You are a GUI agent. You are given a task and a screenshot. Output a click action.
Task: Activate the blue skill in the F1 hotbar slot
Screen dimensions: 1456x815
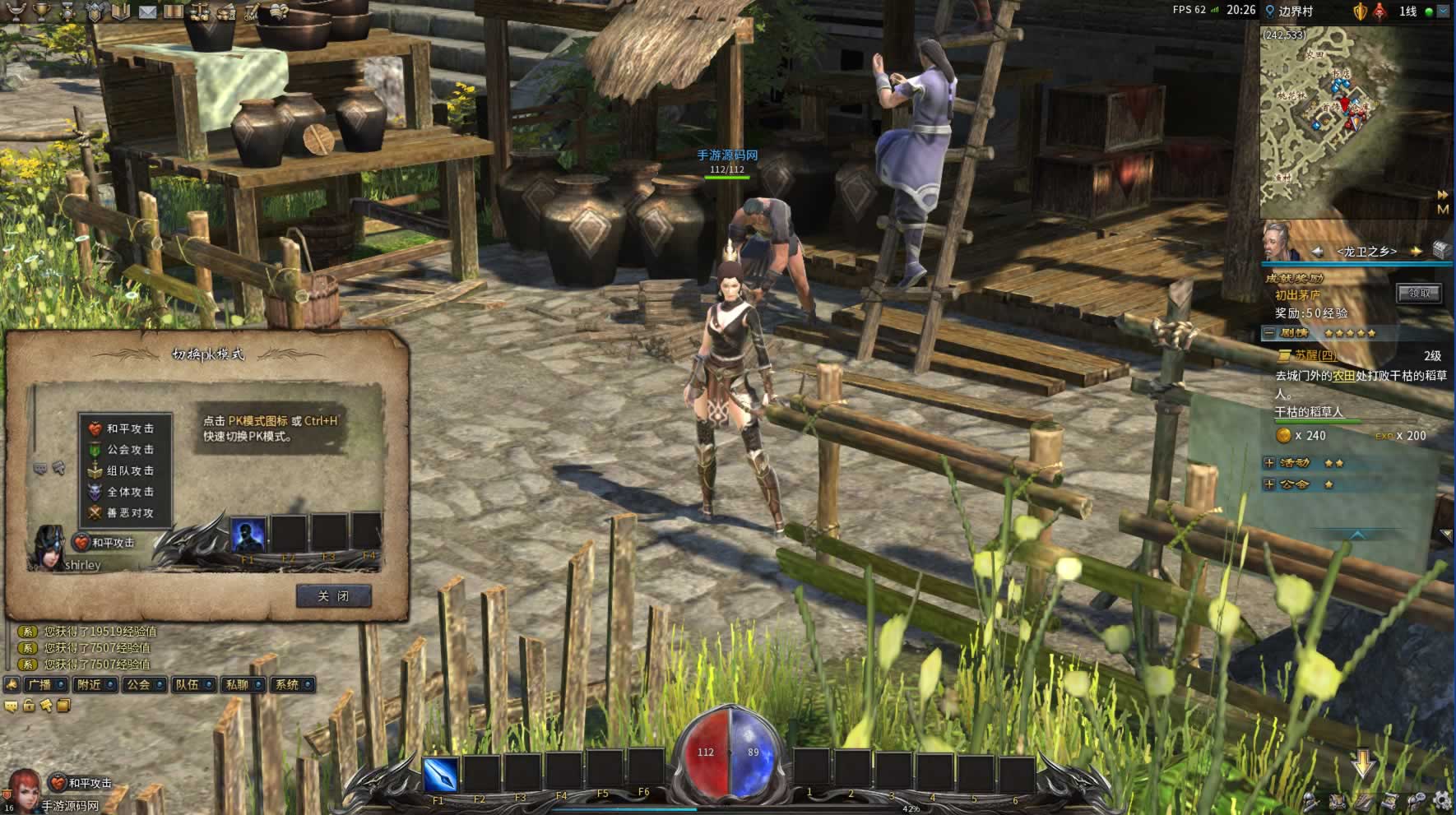[x=441, y=774]
